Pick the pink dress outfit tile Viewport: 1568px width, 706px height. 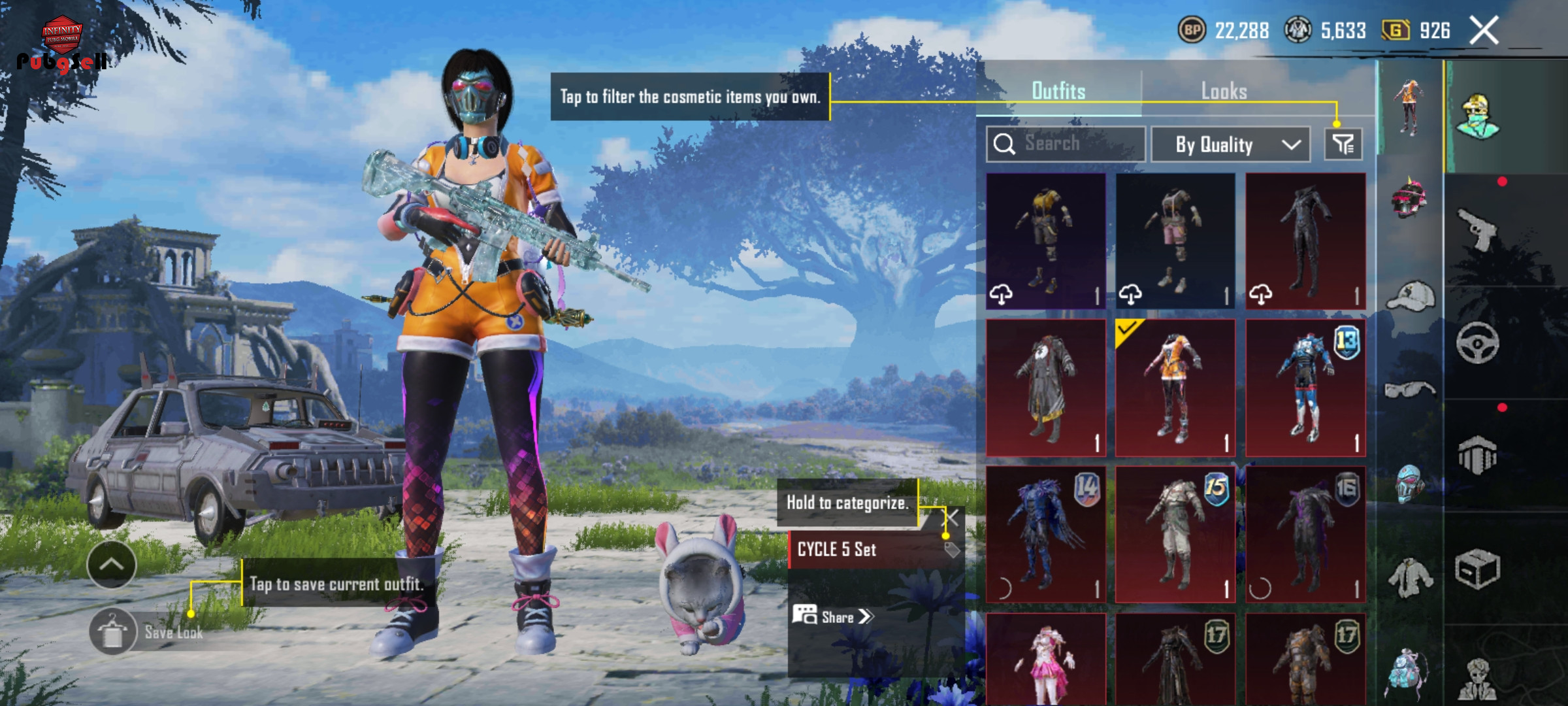coord(1045,660)
